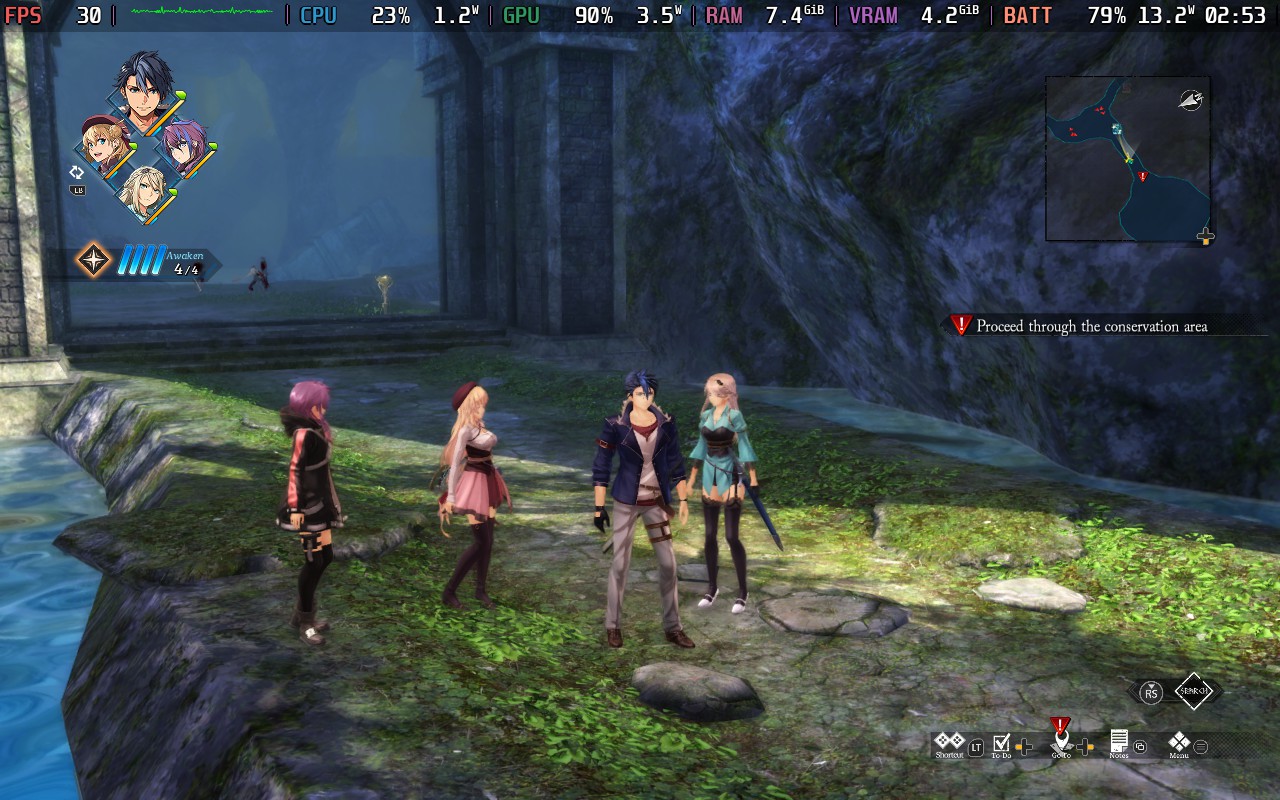Select the dark-haired leader's party portrait

144,88
